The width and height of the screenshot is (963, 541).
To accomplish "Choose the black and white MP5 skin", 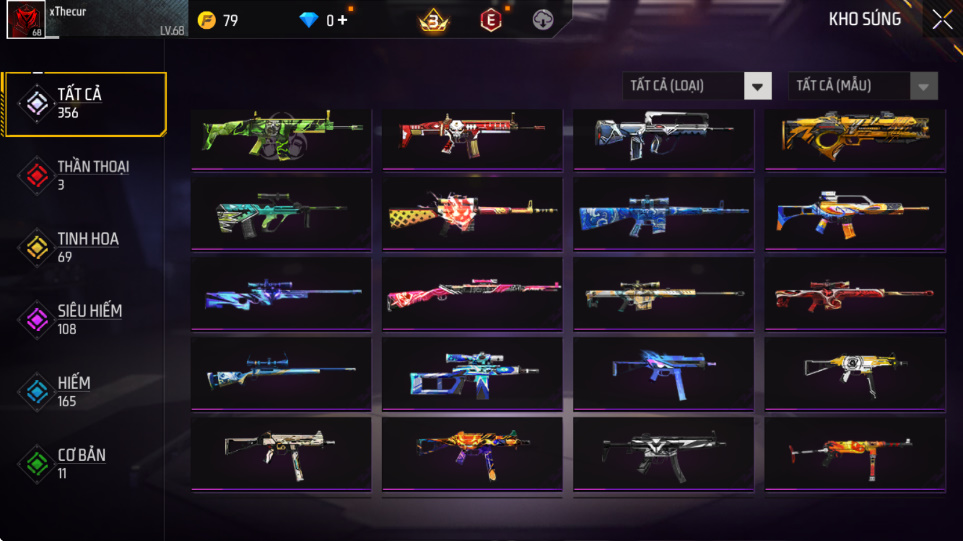I will click(x=663, y=453).
